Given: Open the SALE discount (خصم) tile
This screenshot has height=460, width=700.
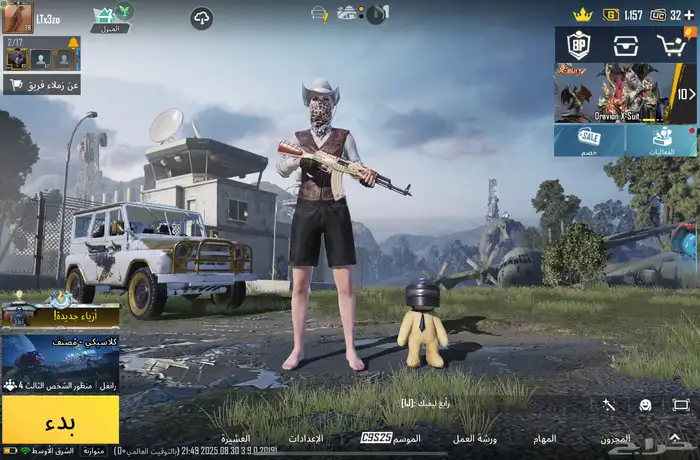Looking at the screenshot, I should (x=590, y=140).
